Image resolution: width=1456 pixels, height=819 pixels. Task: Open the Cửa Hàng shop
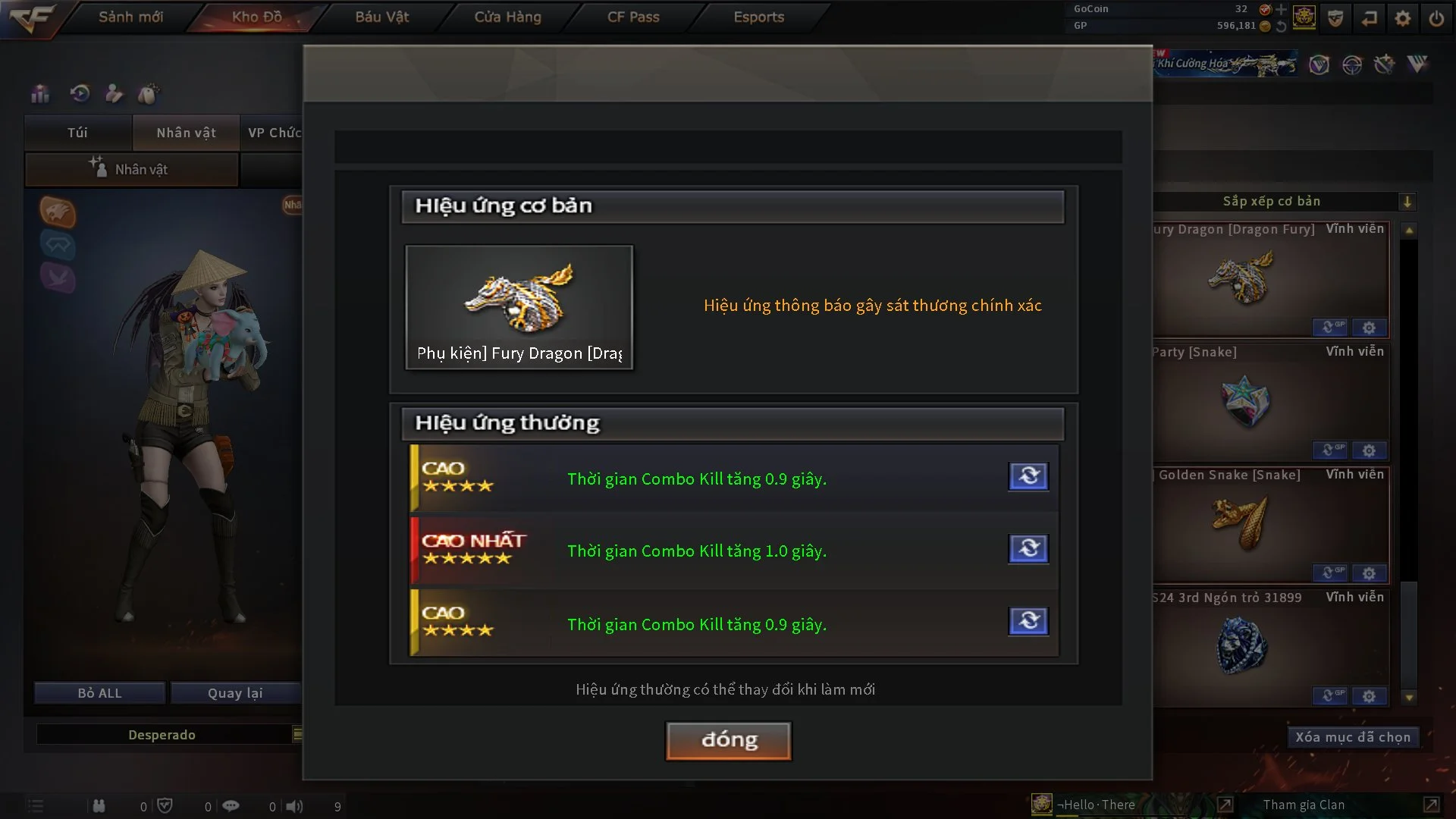coord(507,17)
